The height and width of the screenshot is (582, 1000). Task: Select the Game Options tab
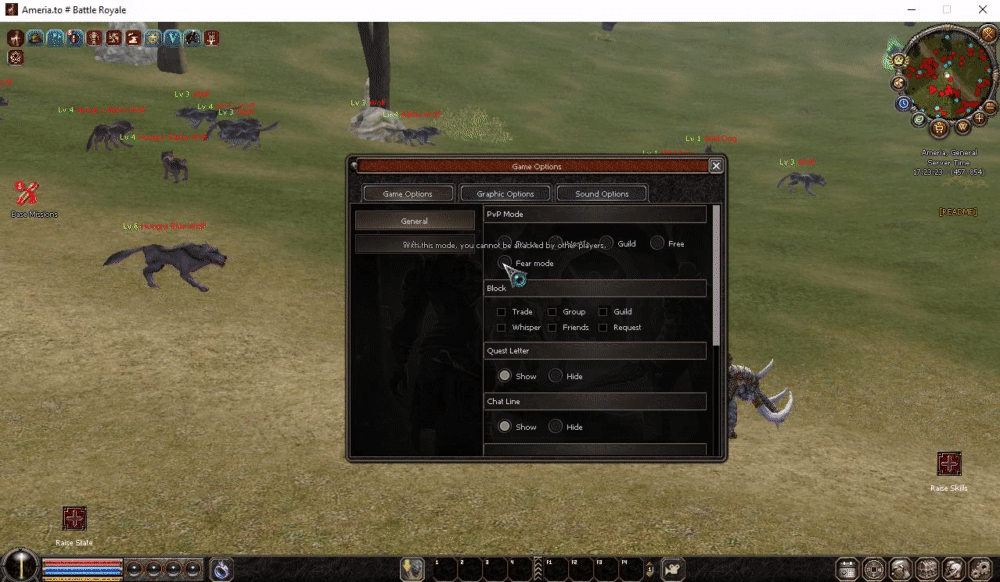408,194
